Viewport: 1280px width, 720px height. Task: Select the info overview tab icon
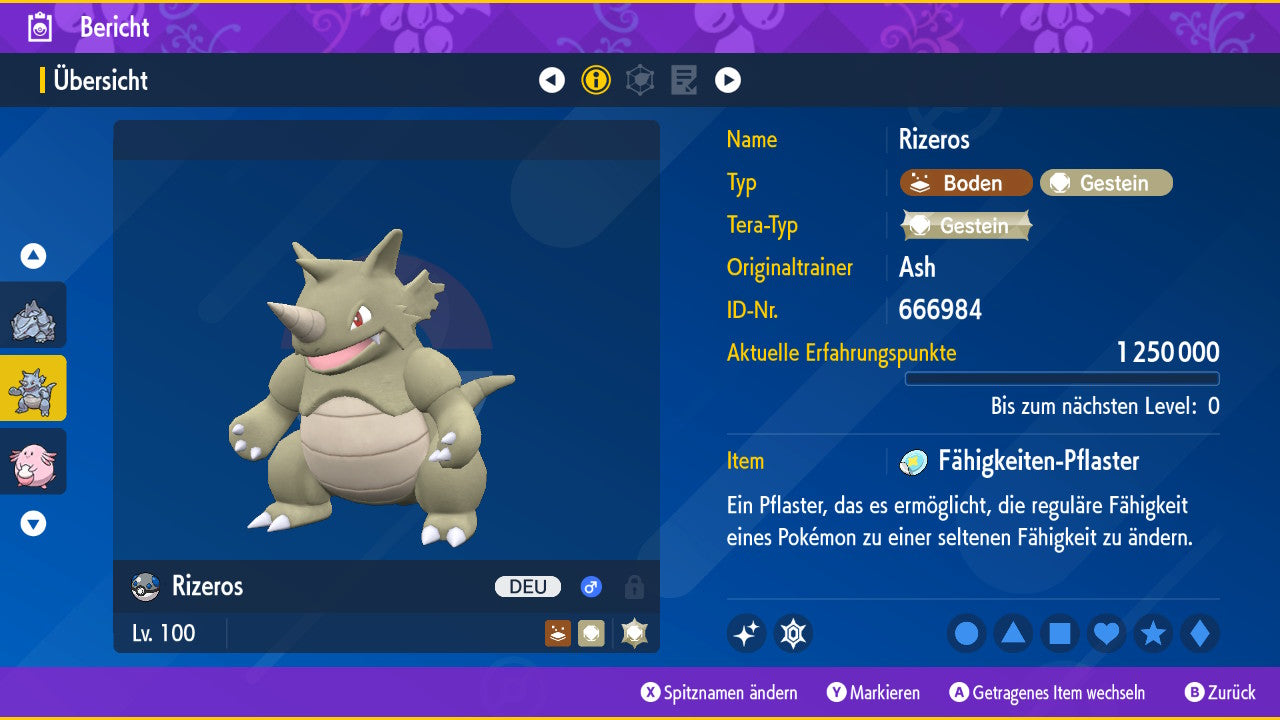596,80
